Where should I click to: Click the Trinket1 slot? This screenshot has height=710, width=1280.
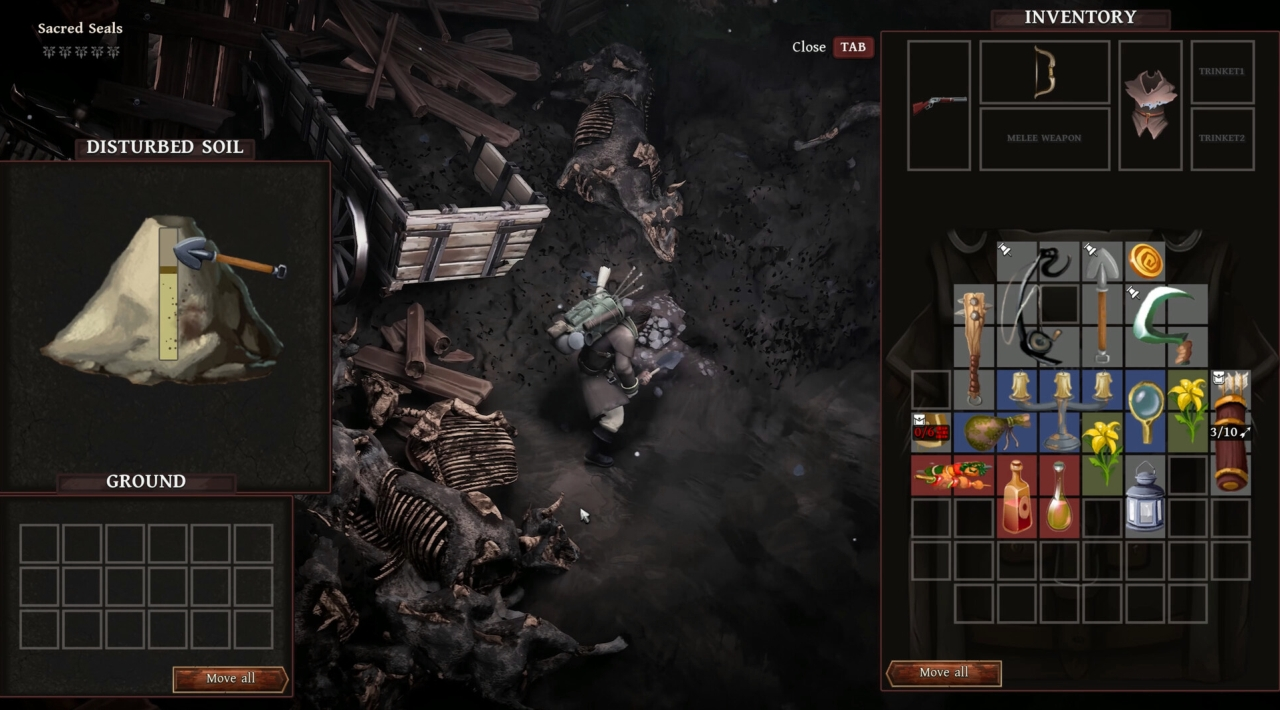click(x=1222, y=72)
